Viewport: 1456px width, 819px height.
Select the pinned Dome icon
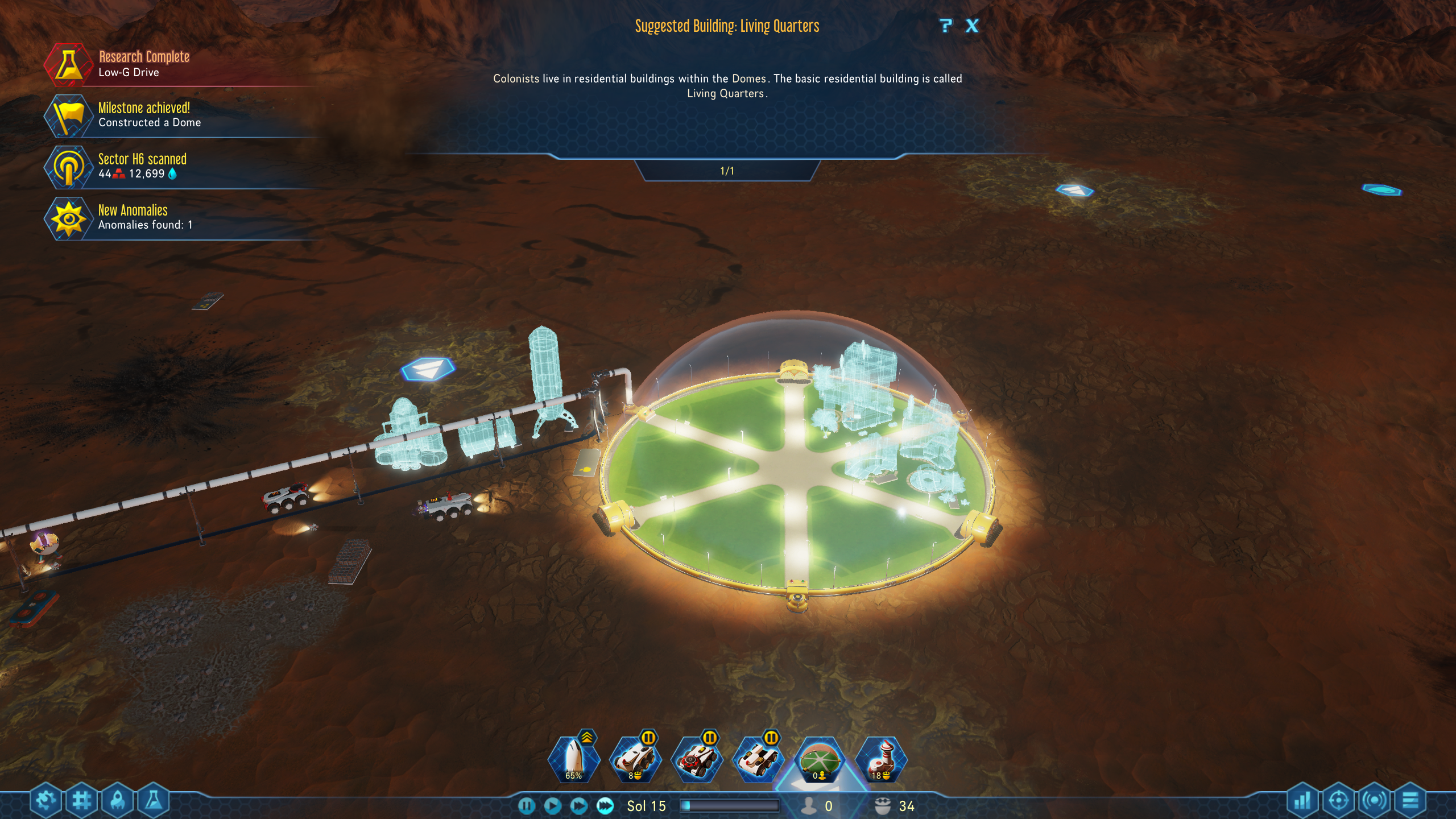[x=820, y=759]
